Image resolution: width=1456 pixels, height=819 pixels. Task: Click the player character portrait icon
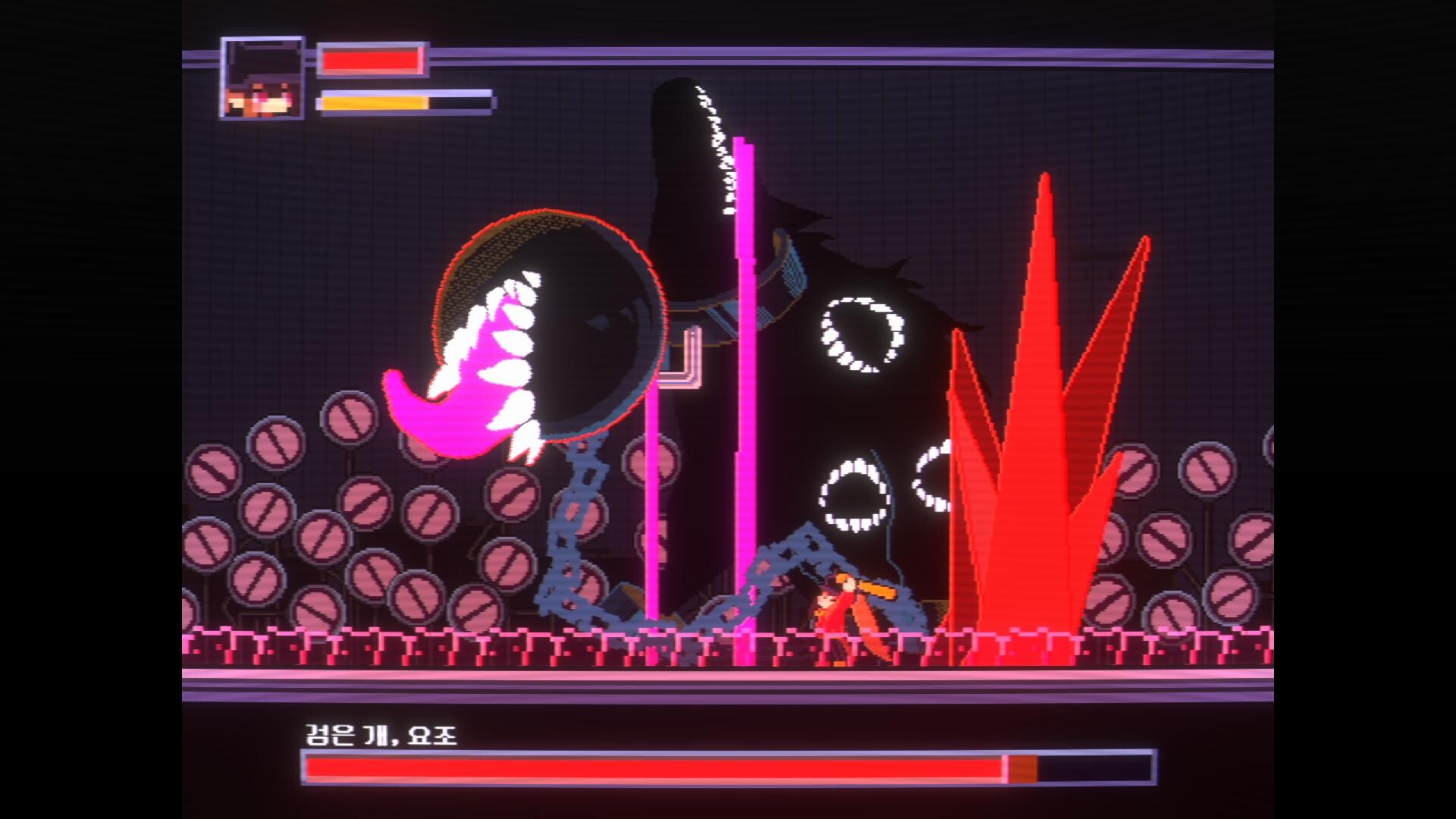262,80
